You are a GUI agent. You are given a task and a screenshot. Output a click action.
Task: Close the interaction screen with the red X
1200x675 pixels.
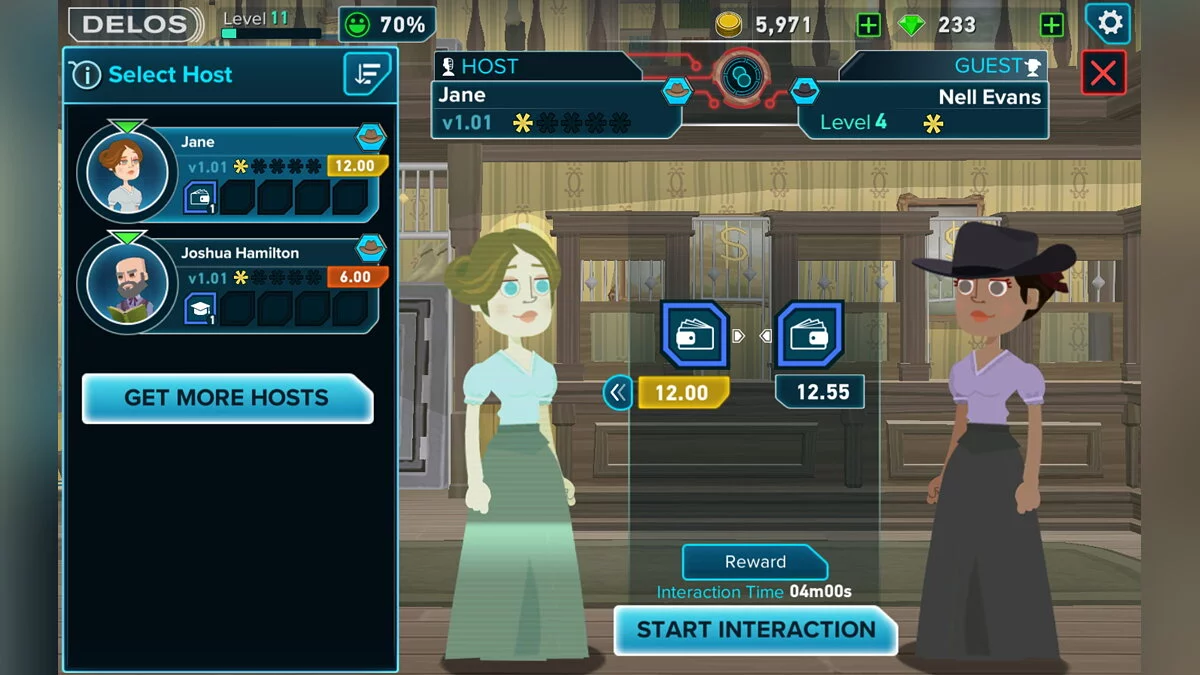click(1103, 73)
